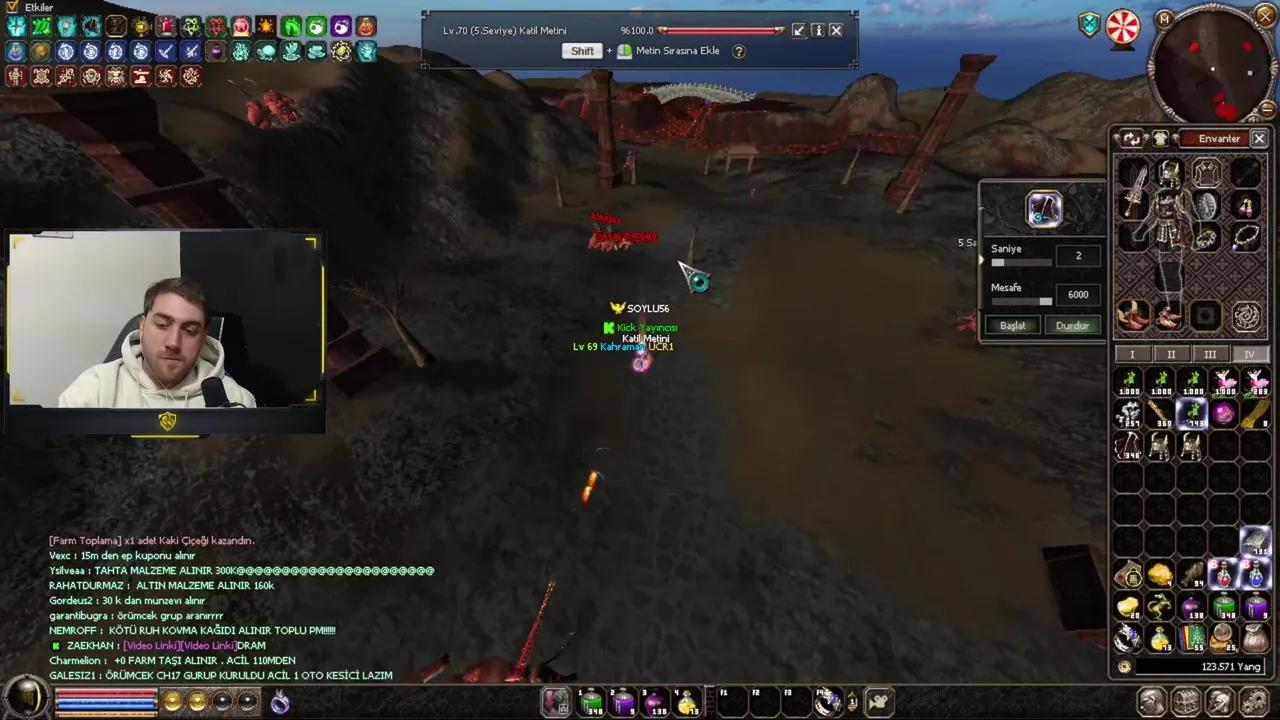Use the green potion in hotbar slot 1

point(589,701)
